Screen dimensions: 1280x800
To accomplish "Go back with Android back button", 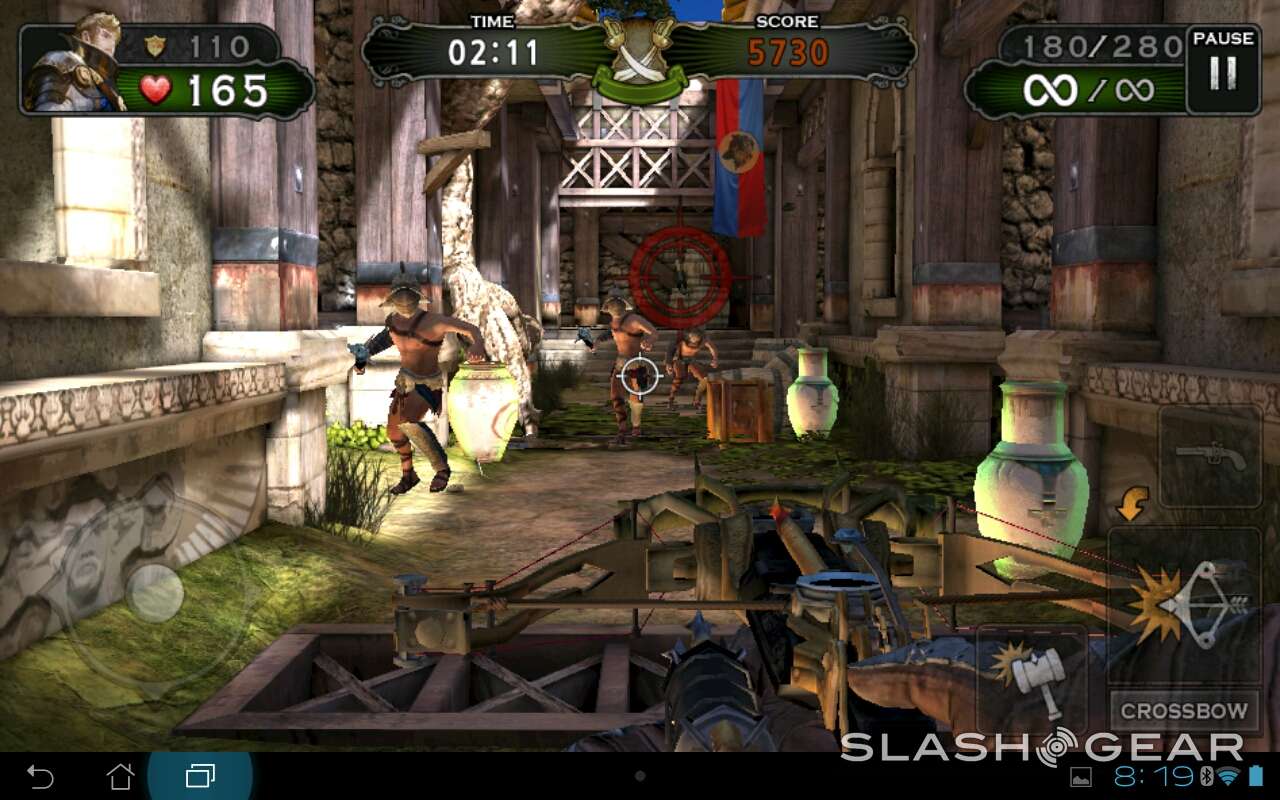I will (x=41, y=776).
